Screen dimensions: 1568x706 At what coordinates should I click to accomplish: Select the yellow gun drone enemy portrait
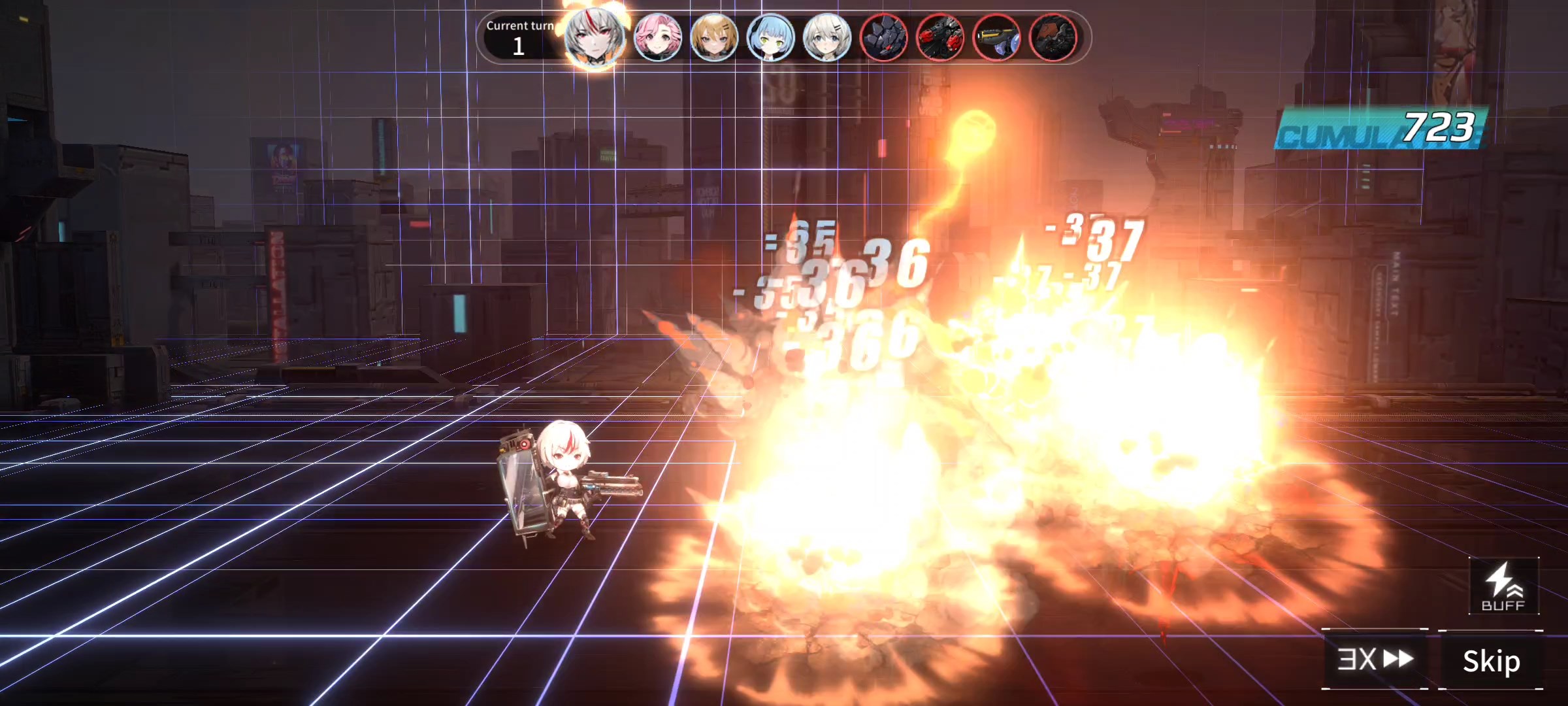point(996,38)
